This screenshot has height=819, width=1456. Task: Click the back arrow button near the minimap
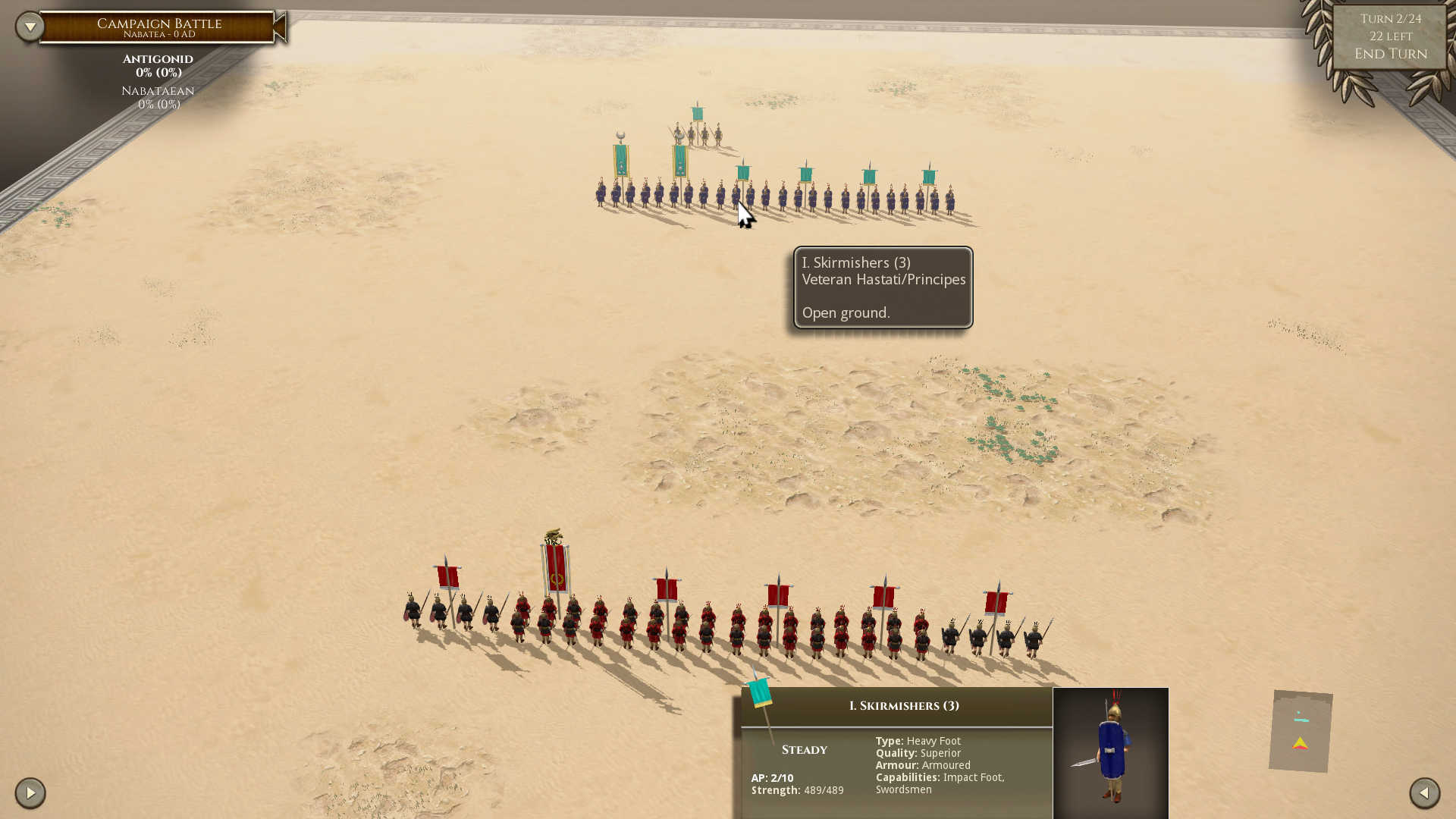click(1424, 793)
